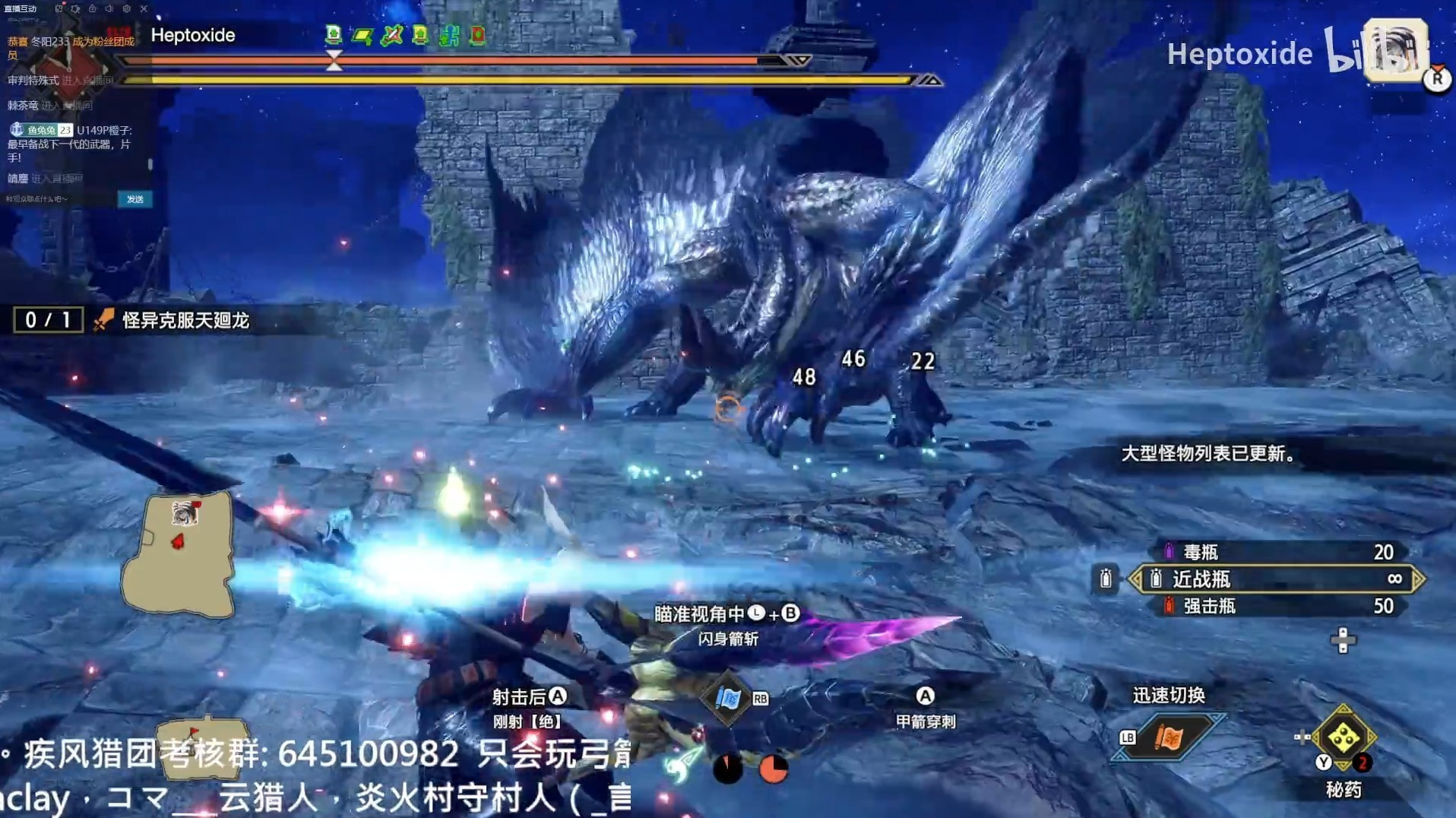
Task: Click the large monster list updated notification
Action: coord(1208,454)
